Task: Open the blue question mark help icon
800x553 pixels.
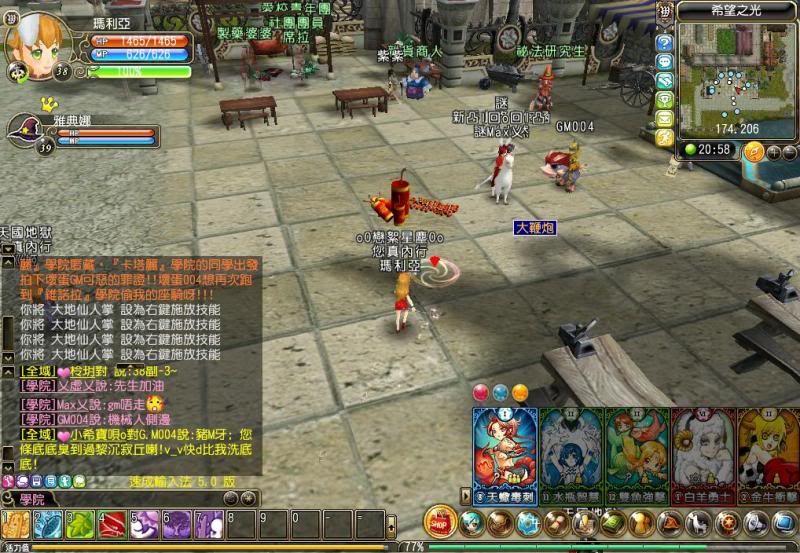Action: (x=664, y=43)
